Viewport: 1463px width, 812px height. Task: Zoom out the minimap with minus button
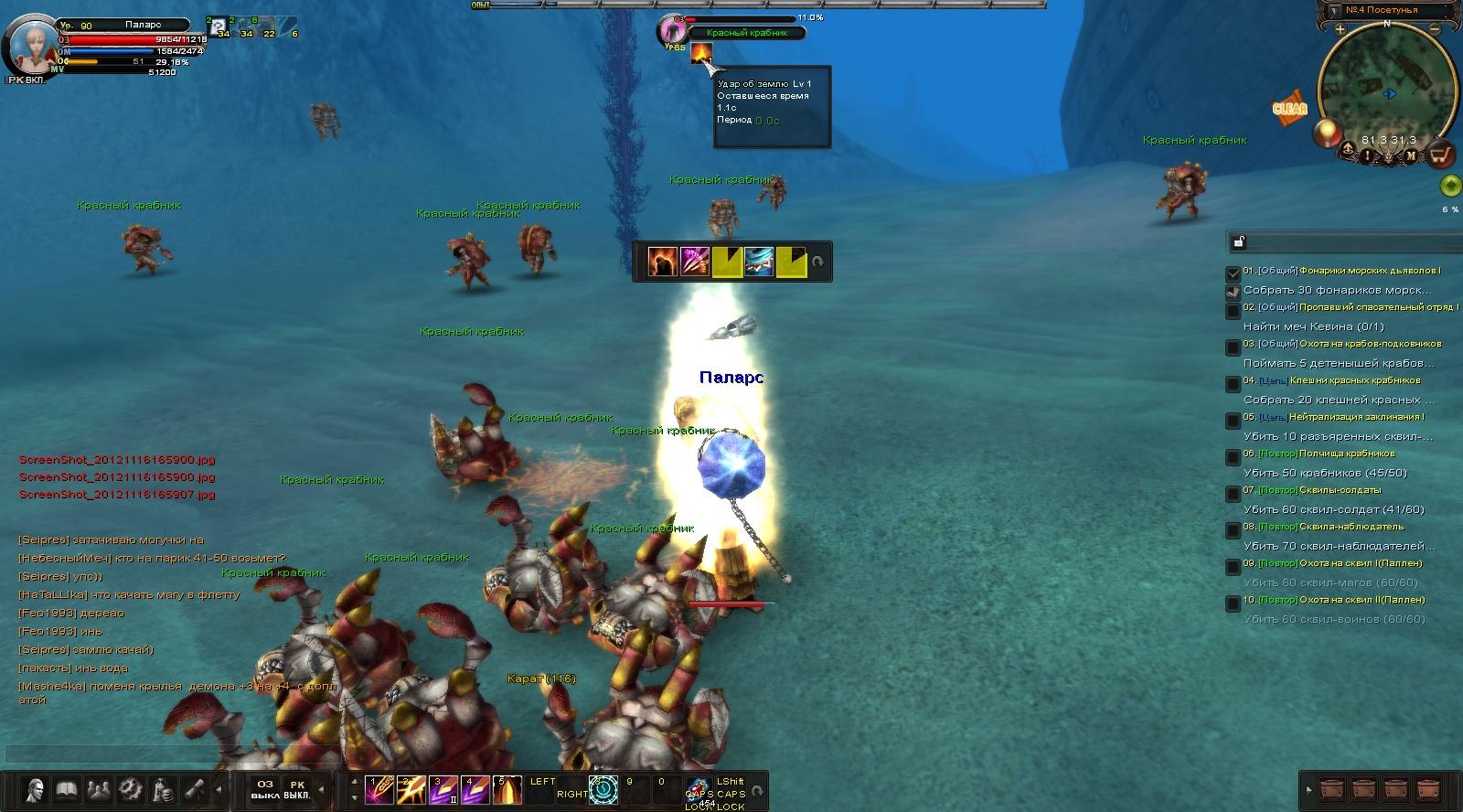[x=1435, y=30]
